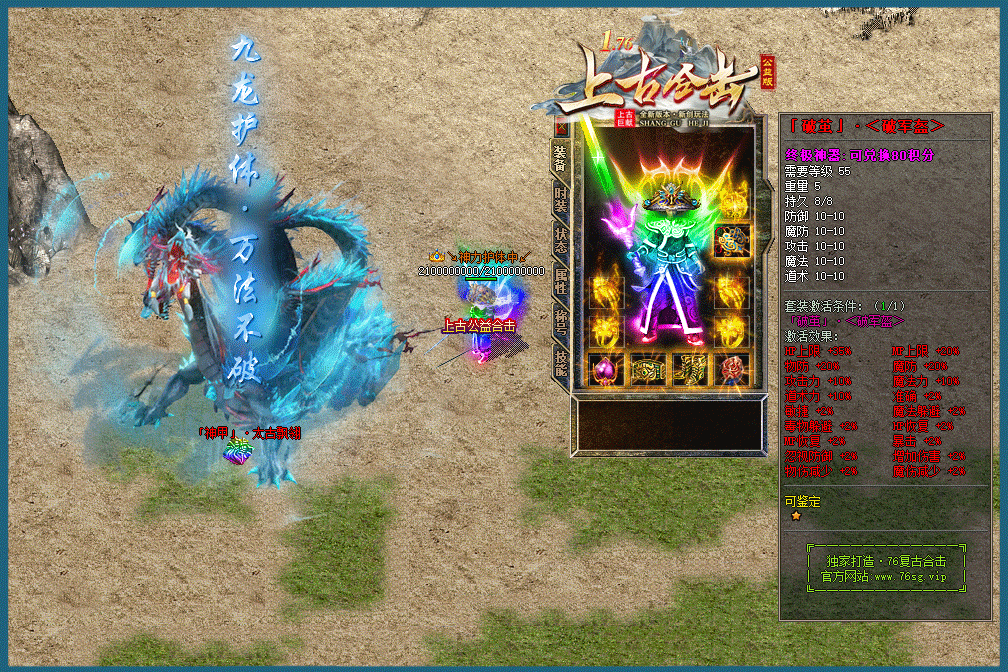Close the character equipment panel
Image resolution: width=1008 pixels, height=672 pixels.
561,128
